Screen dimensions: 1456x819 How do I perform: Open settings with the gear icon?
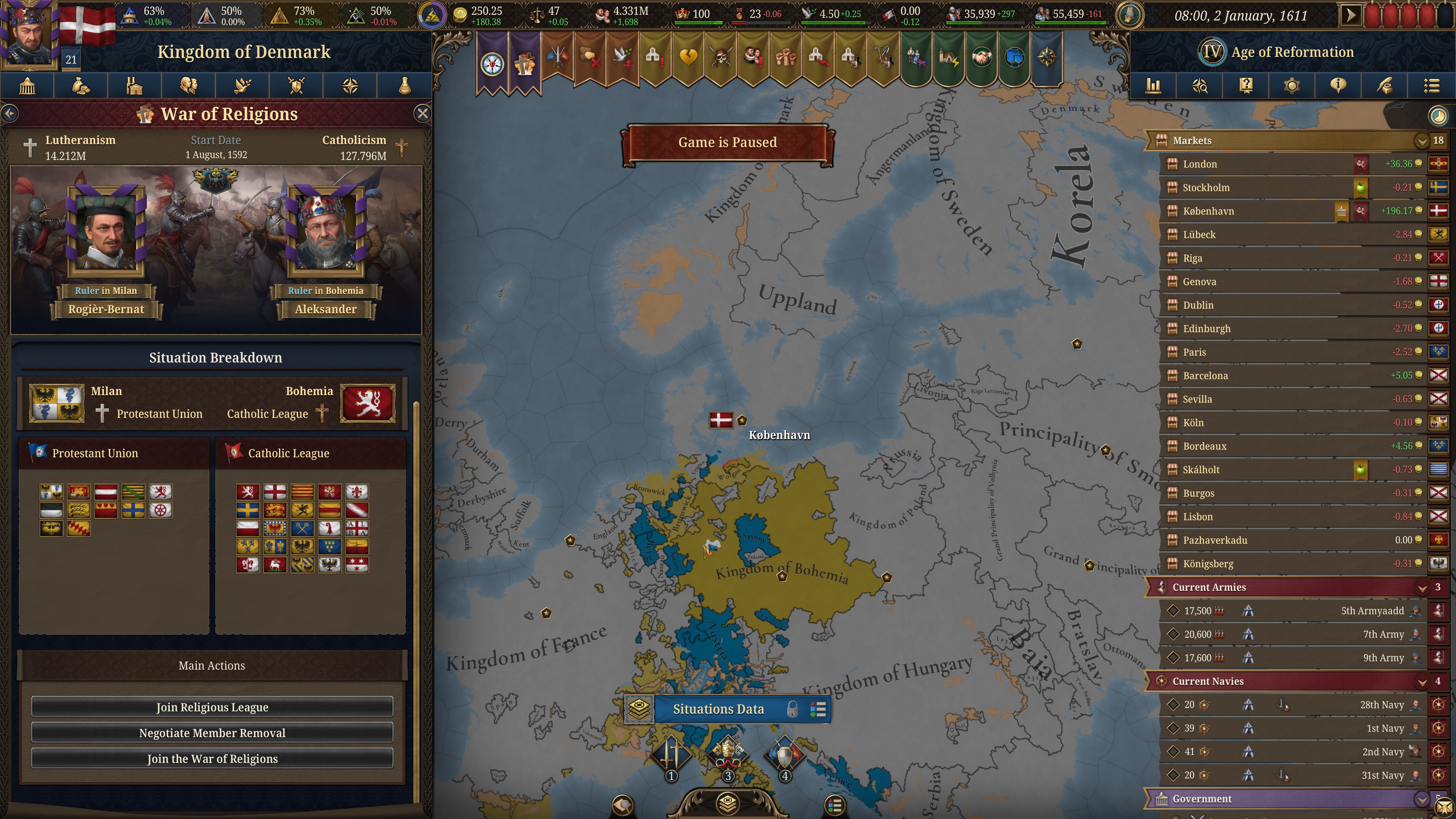point(1291,86)
